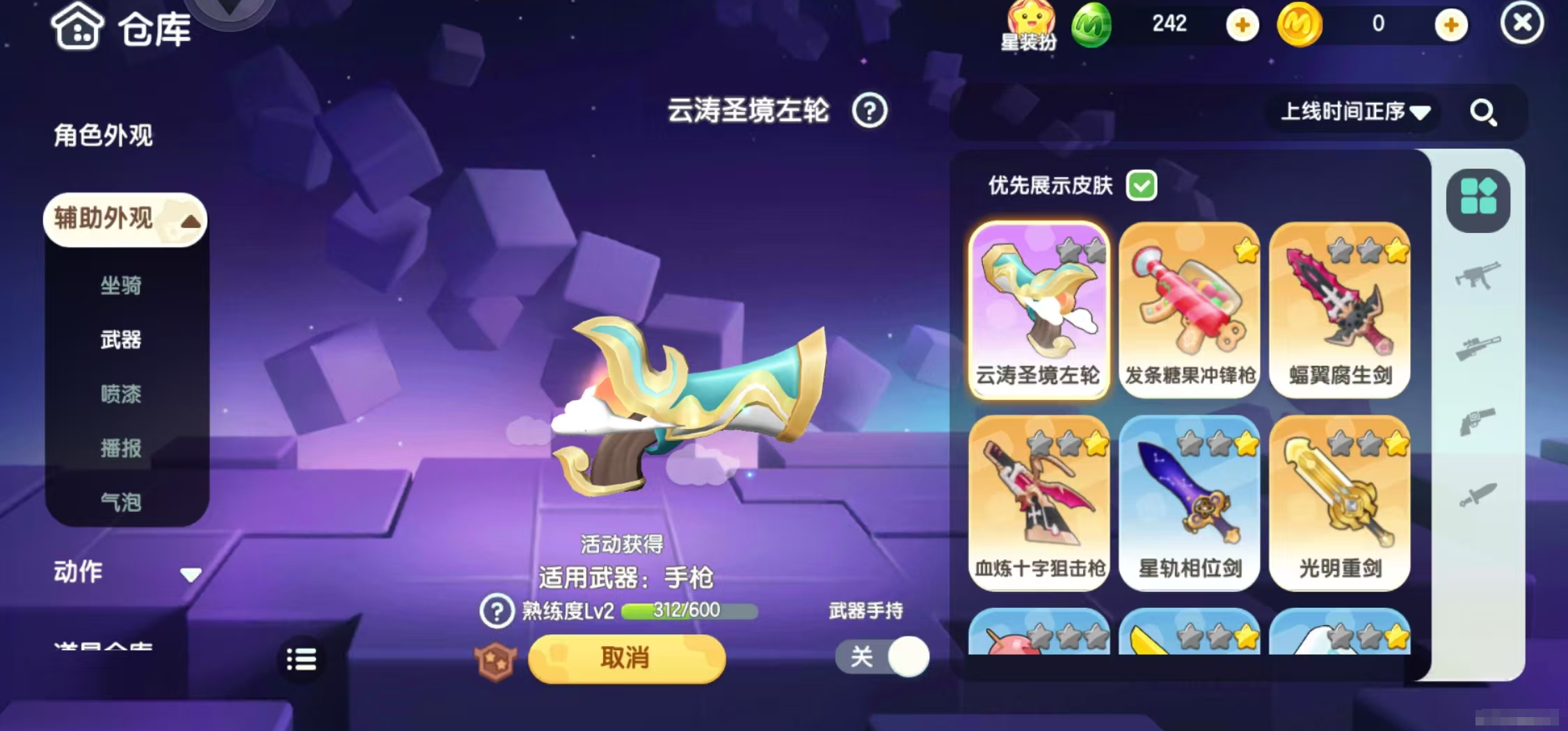Click the plus beside green M currency

[1242, 25]
